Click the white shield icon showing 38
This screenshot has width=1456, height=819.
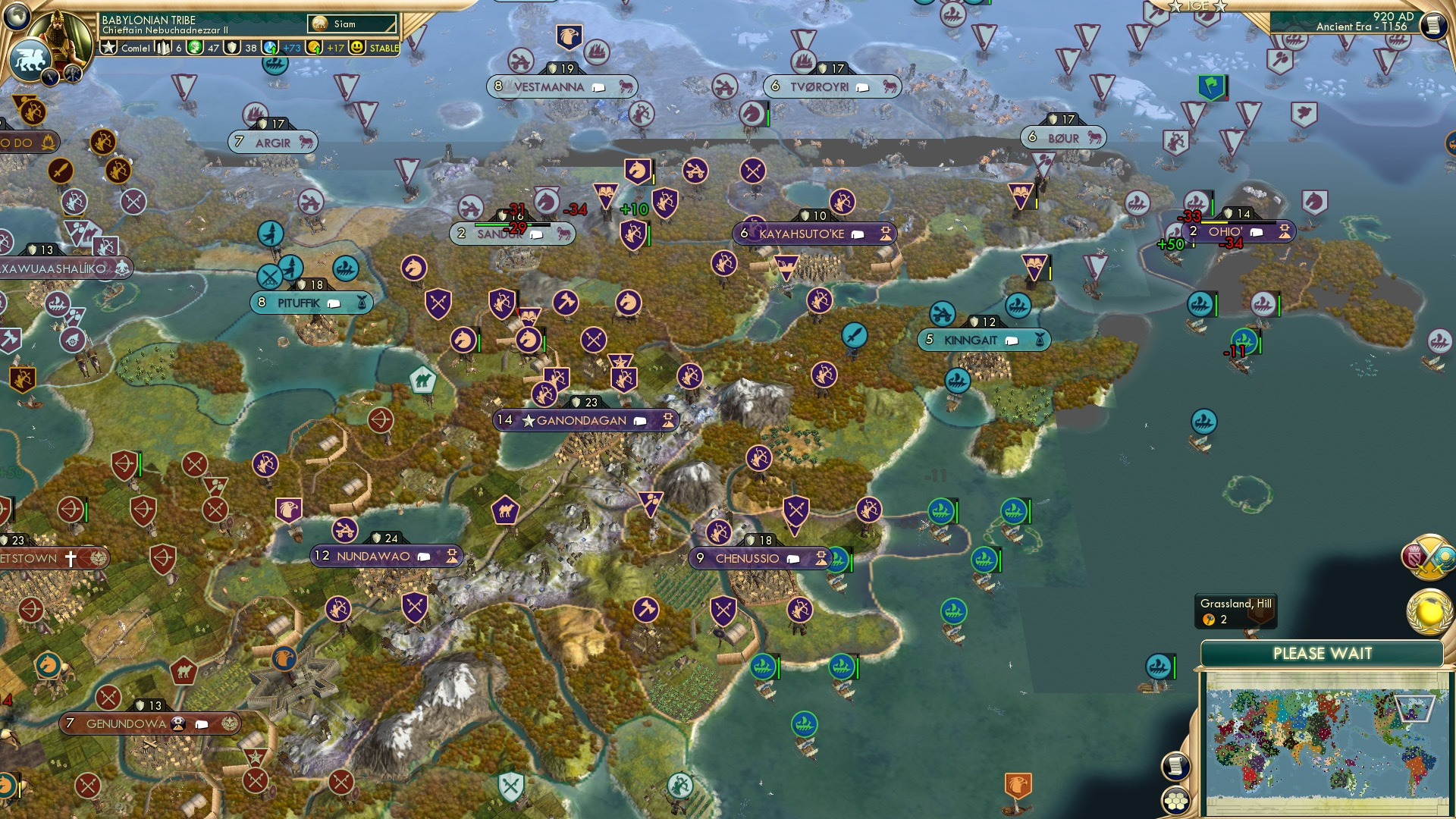[232, 48]
